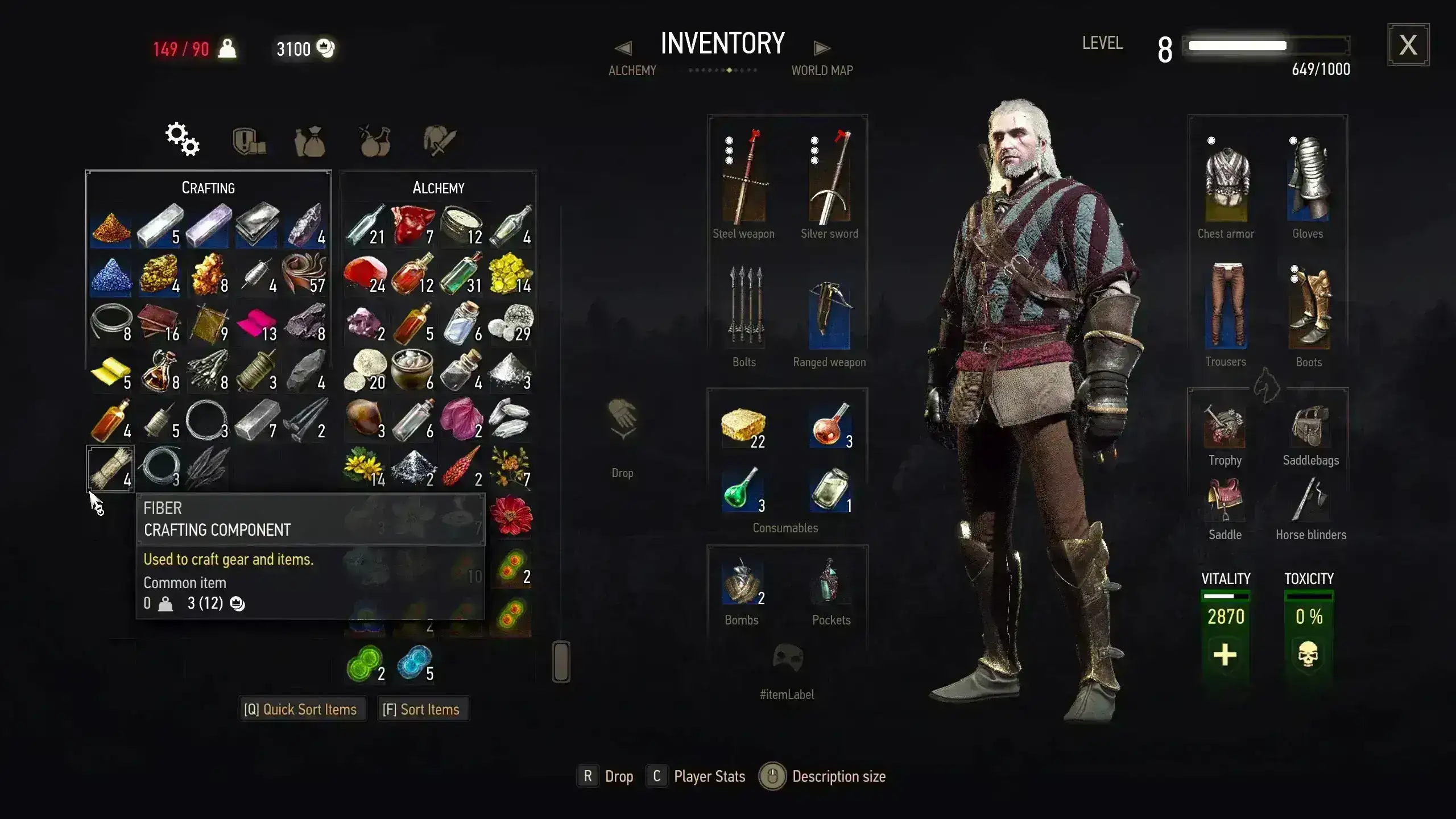The image size is (1456, 819).
Task: Open the quest items shield tab
Action: point(249,140)
